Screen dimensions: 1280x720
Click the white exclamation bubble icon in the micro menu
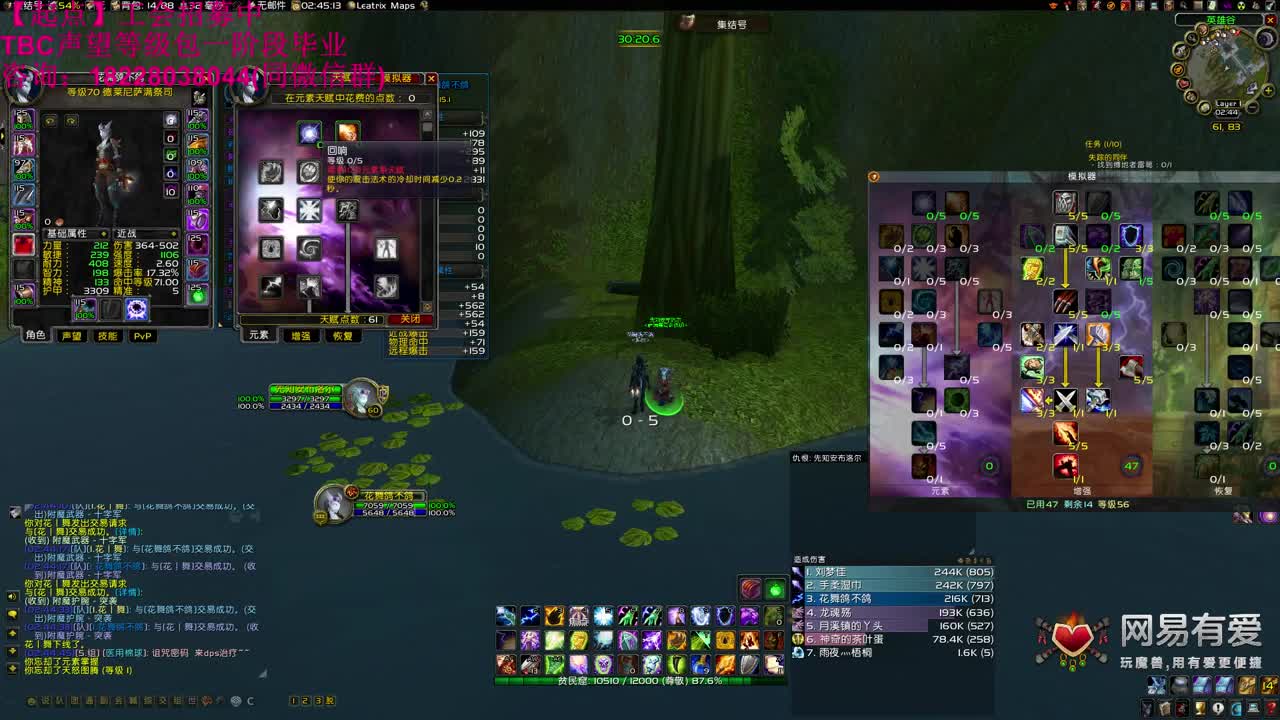pyautogui.click(x=1218, y=708)
